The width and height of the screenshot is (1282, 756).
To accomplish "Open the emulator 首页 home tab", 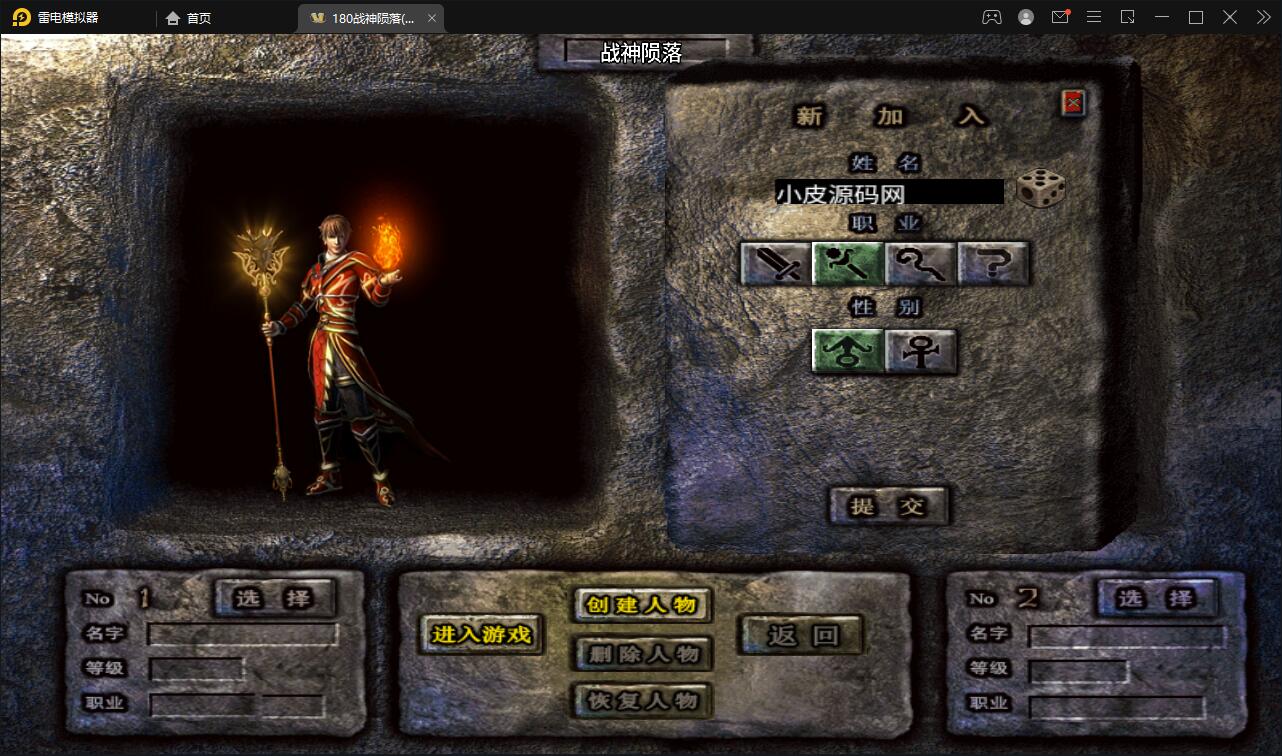I will tap(188, 18).
